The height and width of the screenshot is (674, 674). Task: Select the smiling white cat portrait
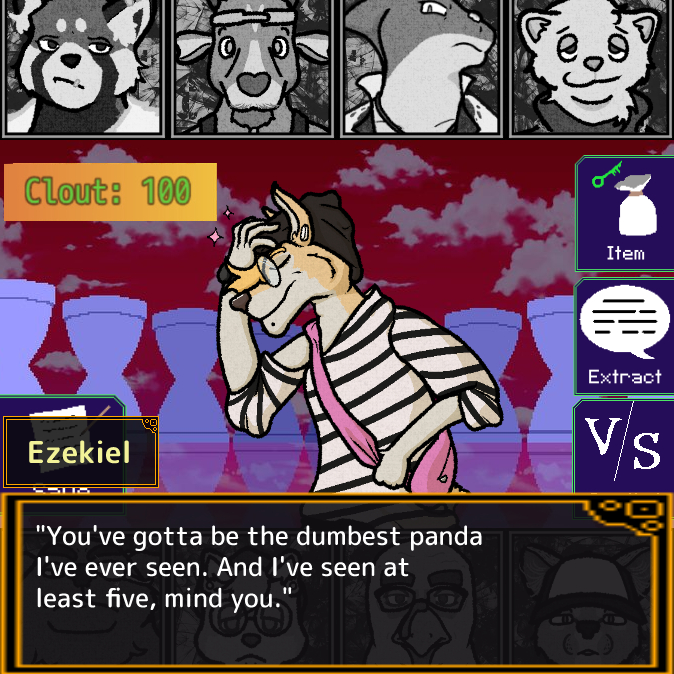point(590,66)
